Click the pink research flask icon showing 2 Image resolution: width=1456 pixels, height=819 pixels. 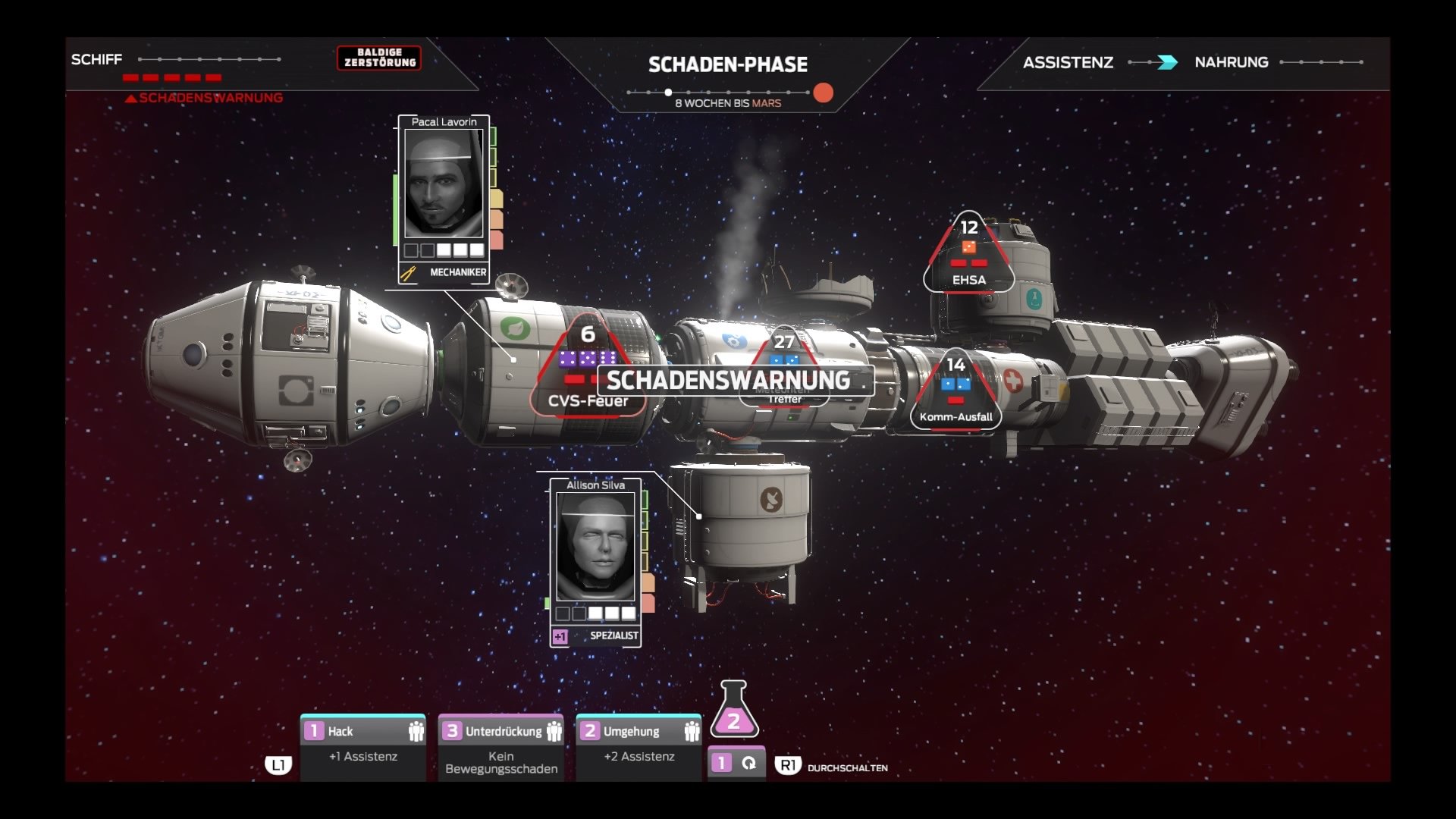pyautogui.click(x=733, y=720)
